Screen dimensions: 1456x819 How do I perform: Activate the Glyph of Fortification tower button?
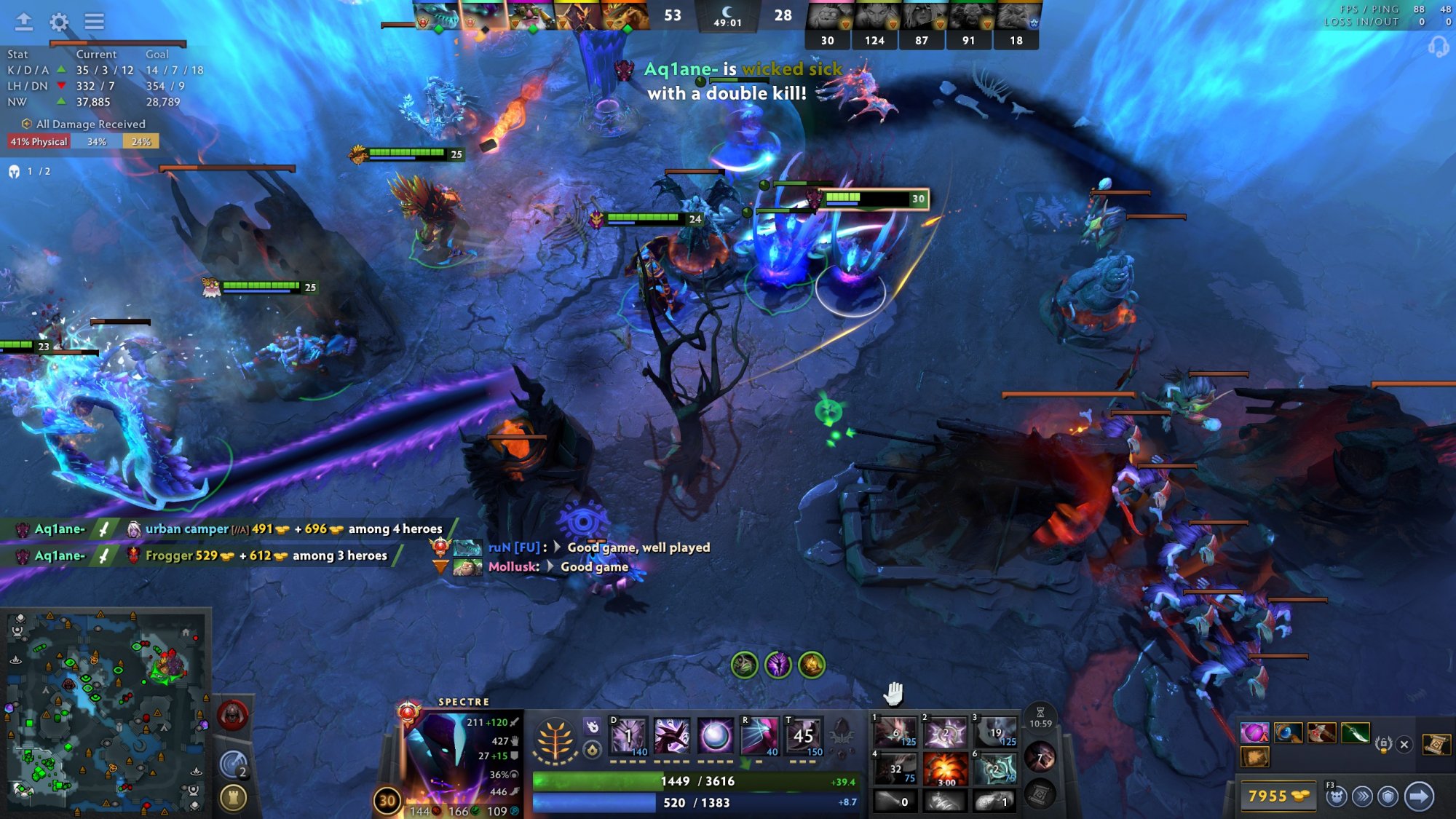click(x=234, y=798)
